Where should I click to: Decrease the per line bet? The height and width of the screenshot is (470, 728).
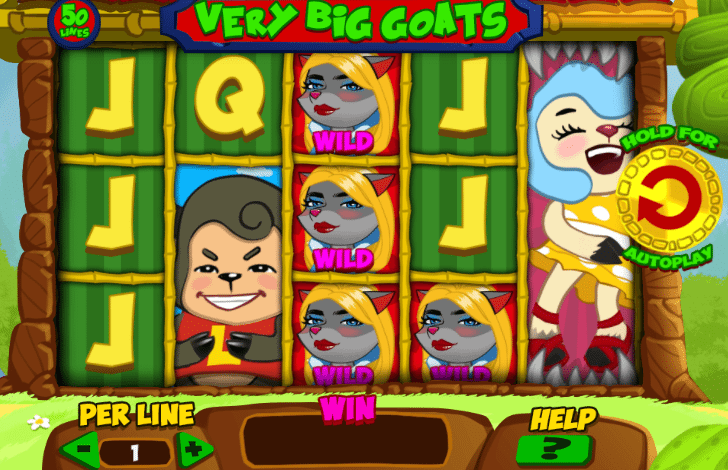(82, 449)
